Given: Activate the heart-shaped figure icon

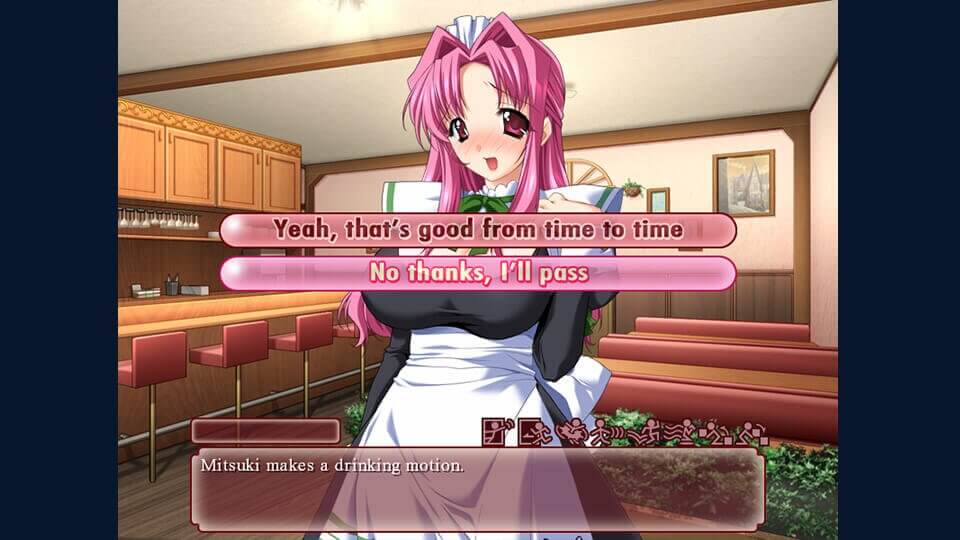Looking at the screenshot, I should (x=575, y=432).
